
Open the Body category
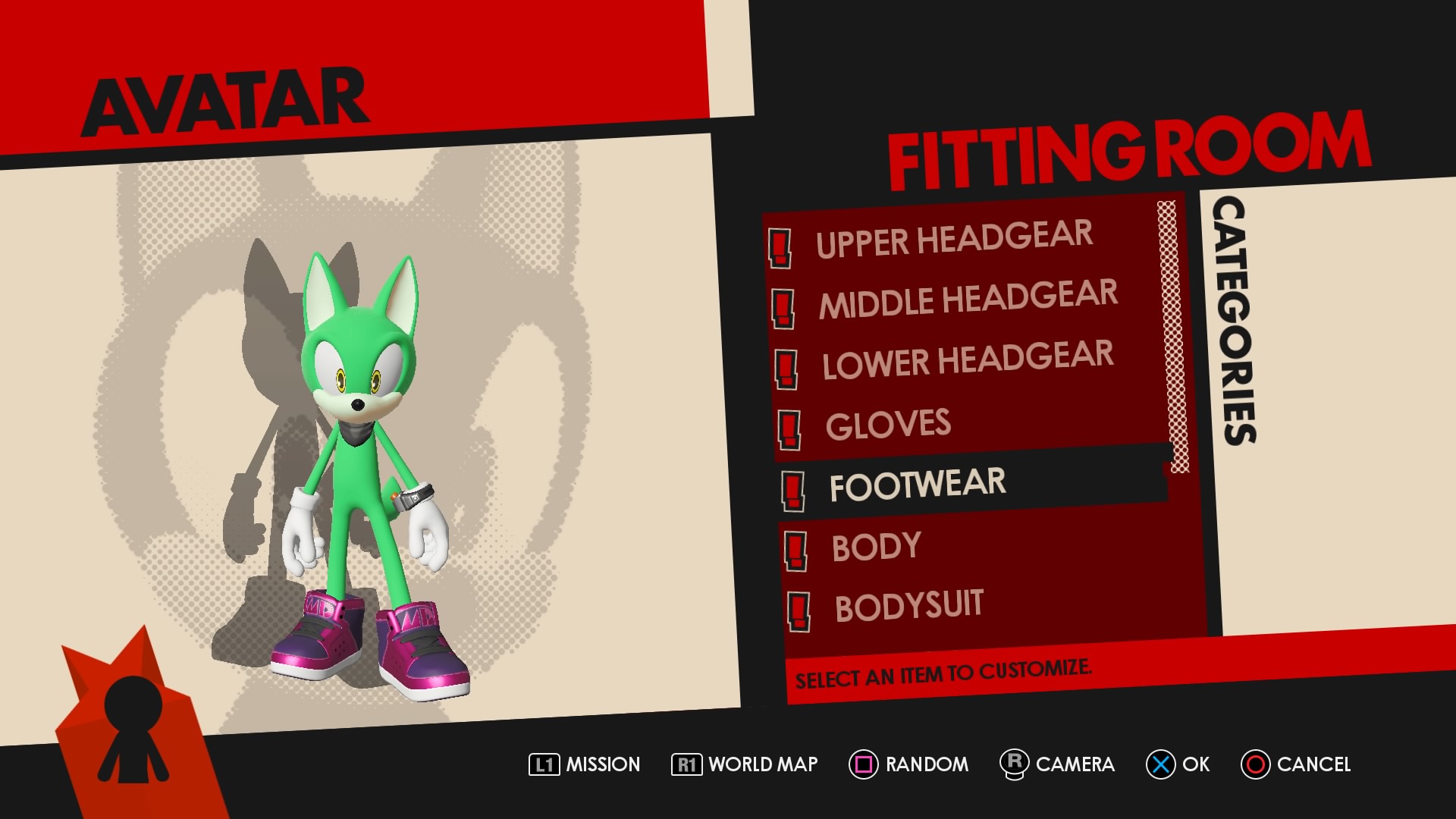pos(877,547)
